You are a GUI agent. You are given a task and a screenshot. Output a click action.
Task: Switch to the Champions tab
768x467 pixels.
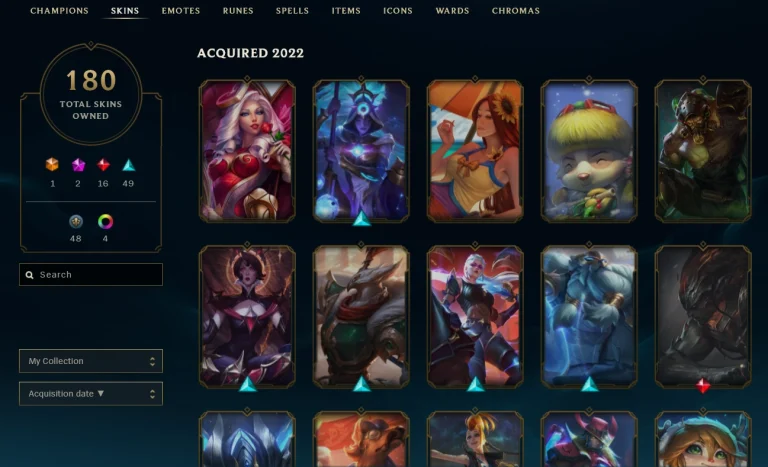point(59,11)
